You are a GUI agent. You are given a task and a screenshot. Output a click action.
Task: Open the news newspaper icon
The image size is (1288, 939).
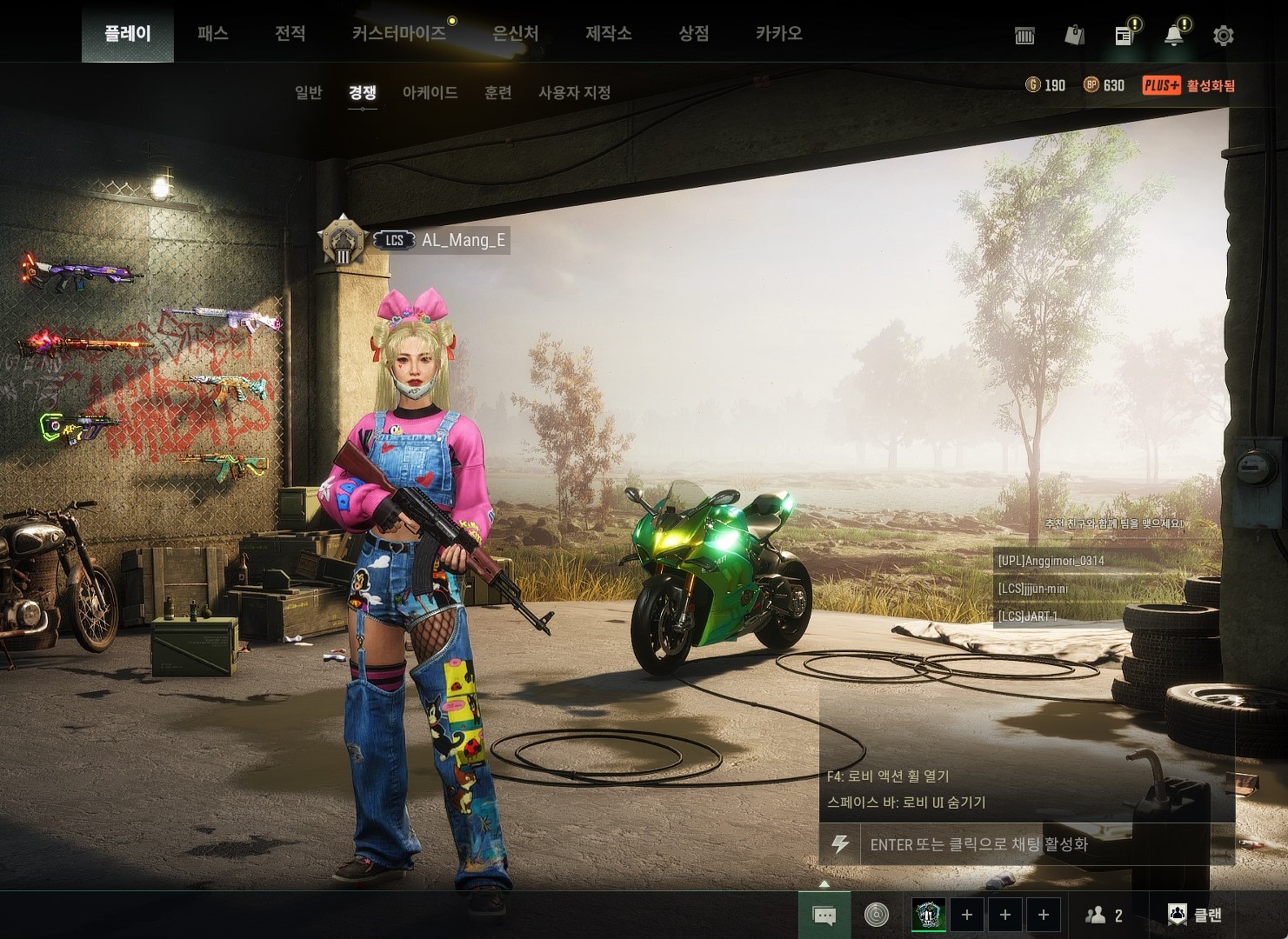(x=1124, y=36)
